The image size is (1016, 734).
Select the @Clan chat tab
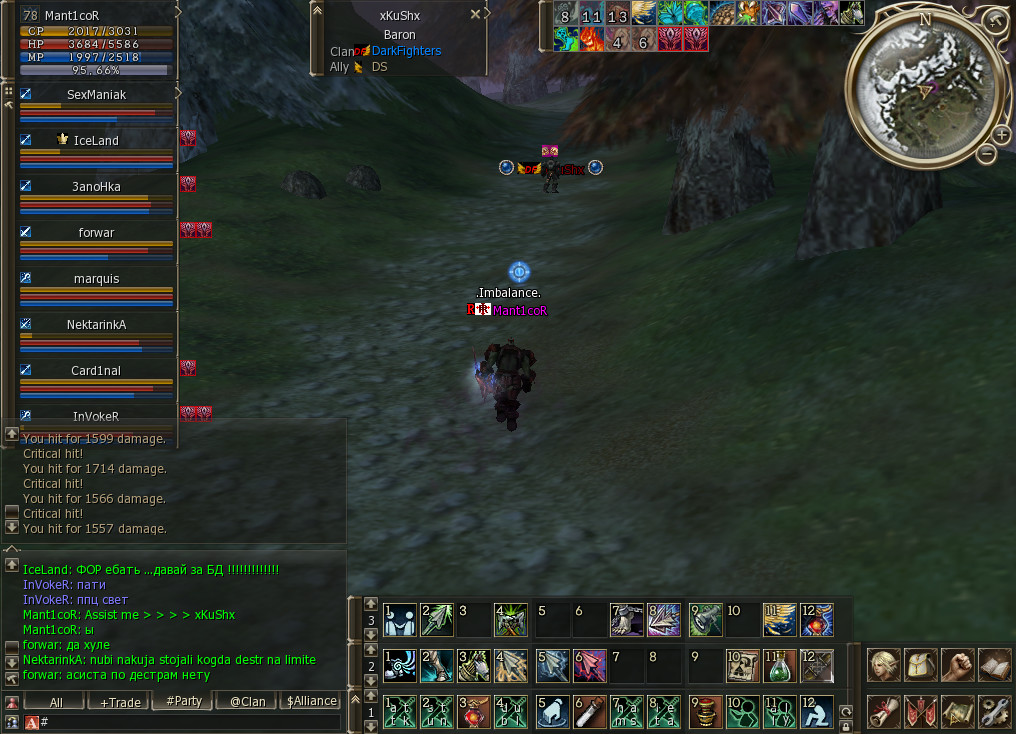(247, 702)
